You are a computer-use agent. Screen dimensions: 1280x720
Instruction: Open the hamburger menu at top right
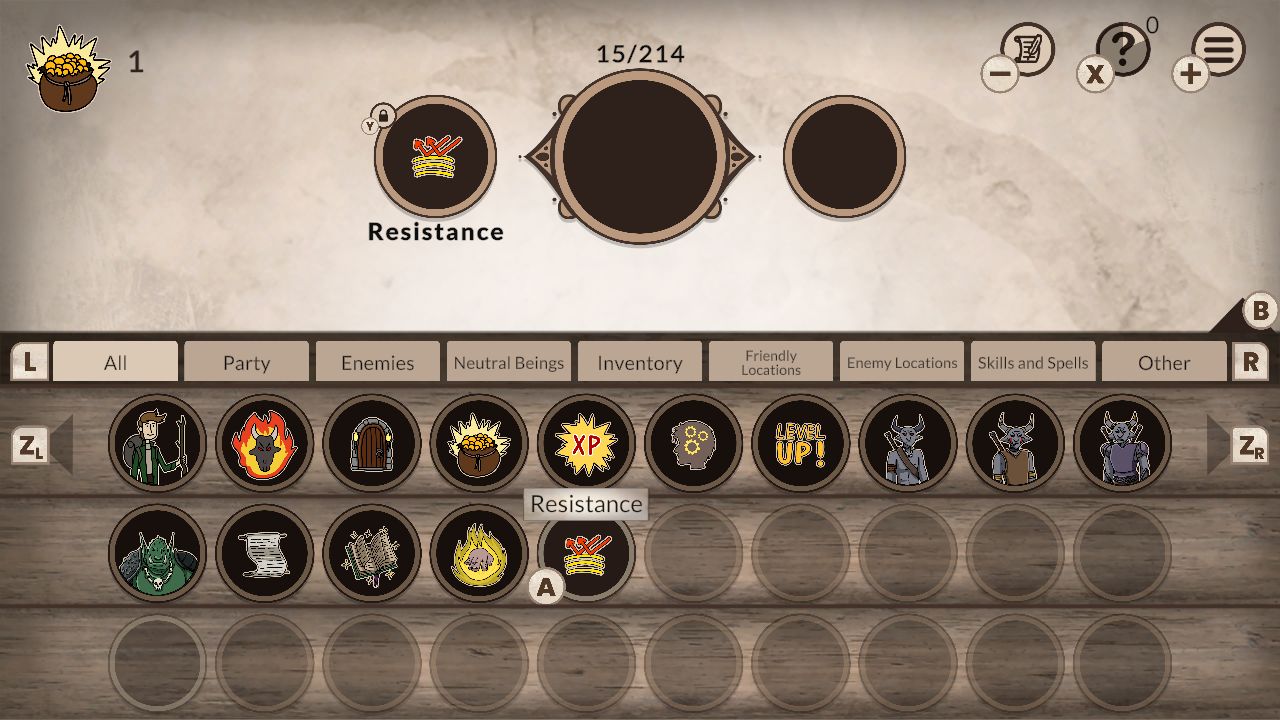coord(1218,48)
